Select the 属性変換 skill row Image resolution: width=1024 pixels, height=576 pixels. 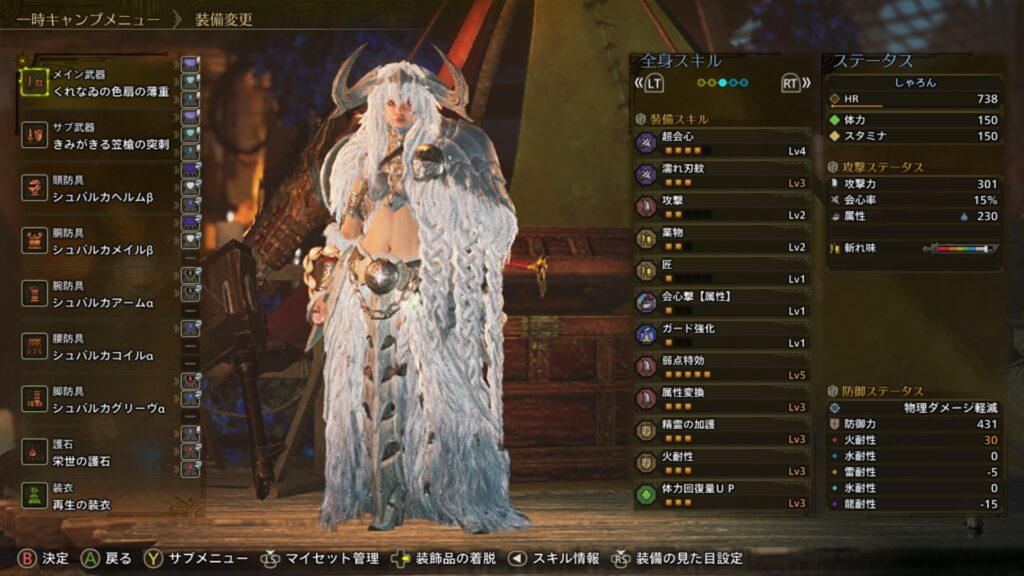[x=722, y=399]
